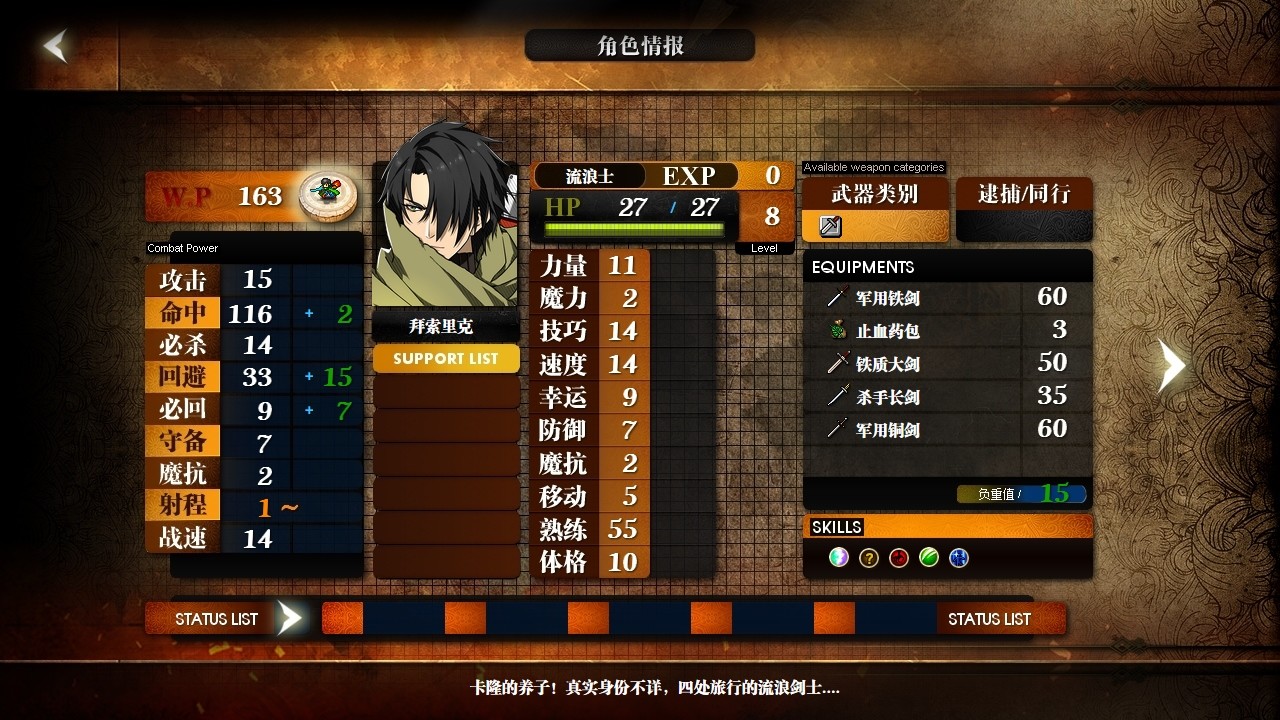Inspect the blue skill orb icon
The image size is (1280, 720).
point(958,557)
